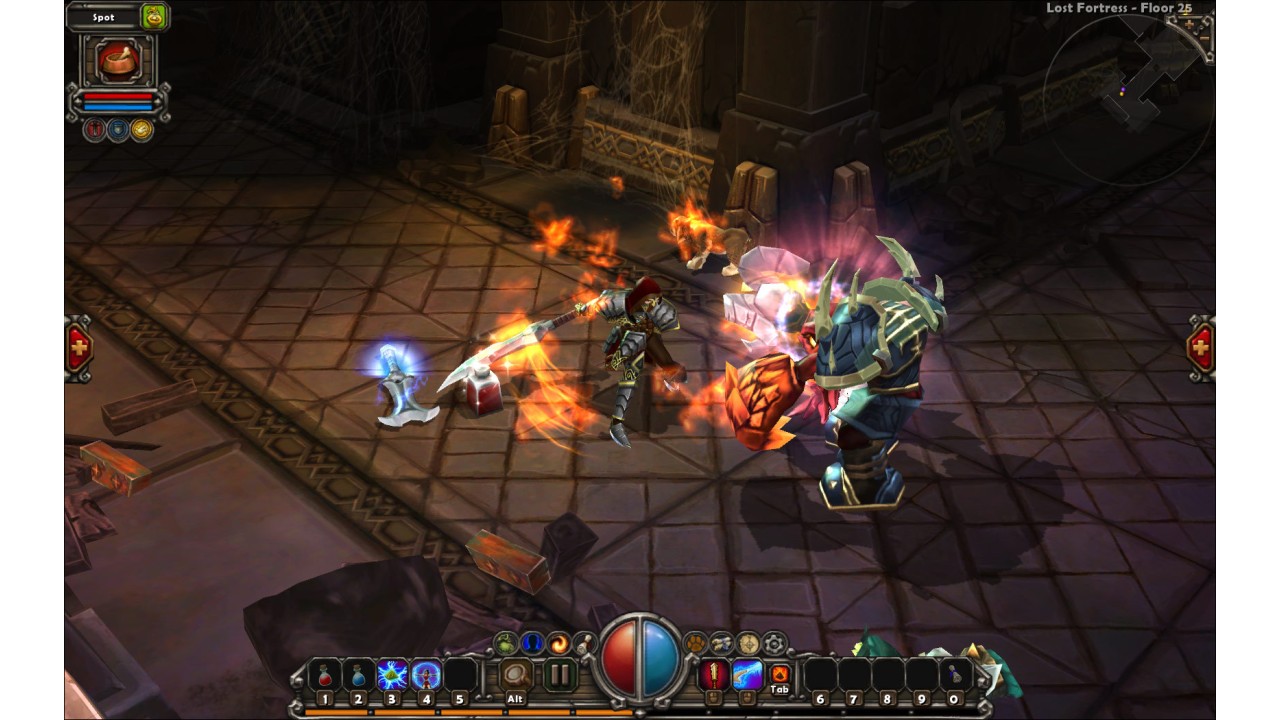Open Spot's pet inventory bag icon
Viewport: 1280px width, 720px height.
[154, 16]
